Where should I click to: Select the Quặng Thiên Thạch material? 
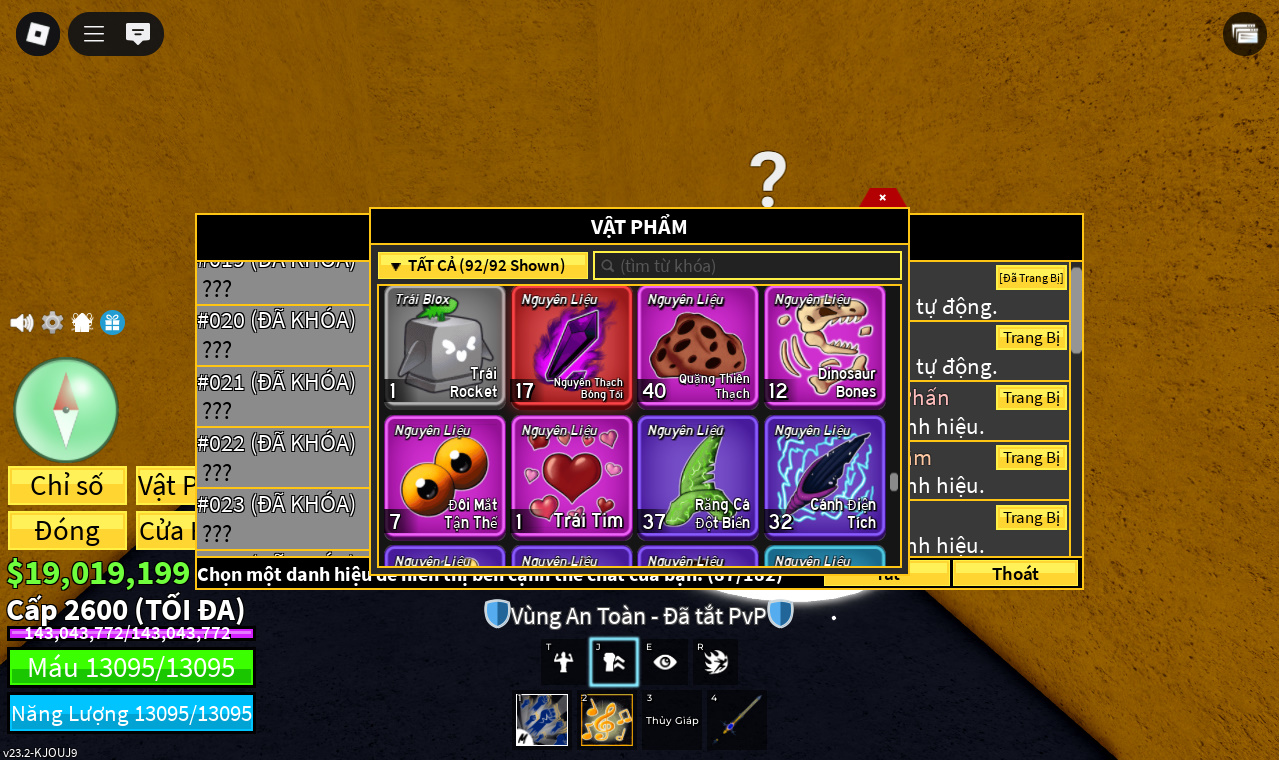[x=698, y=346]
